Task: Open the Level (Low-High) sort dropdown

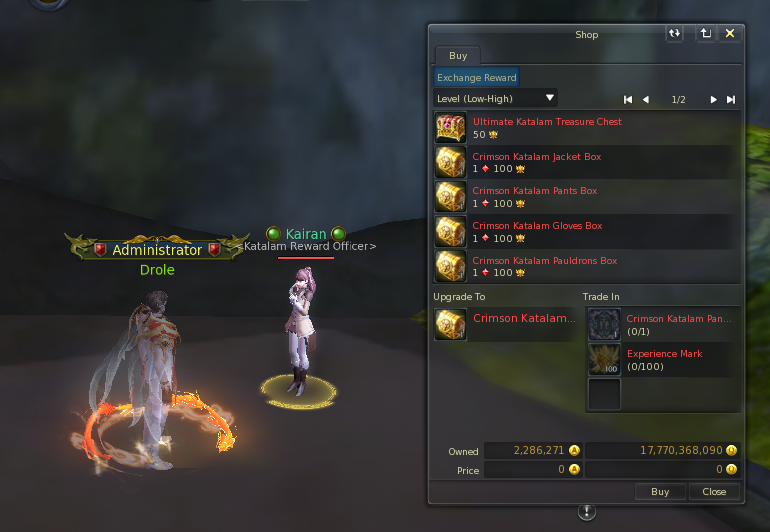Action: coord(496,98)
